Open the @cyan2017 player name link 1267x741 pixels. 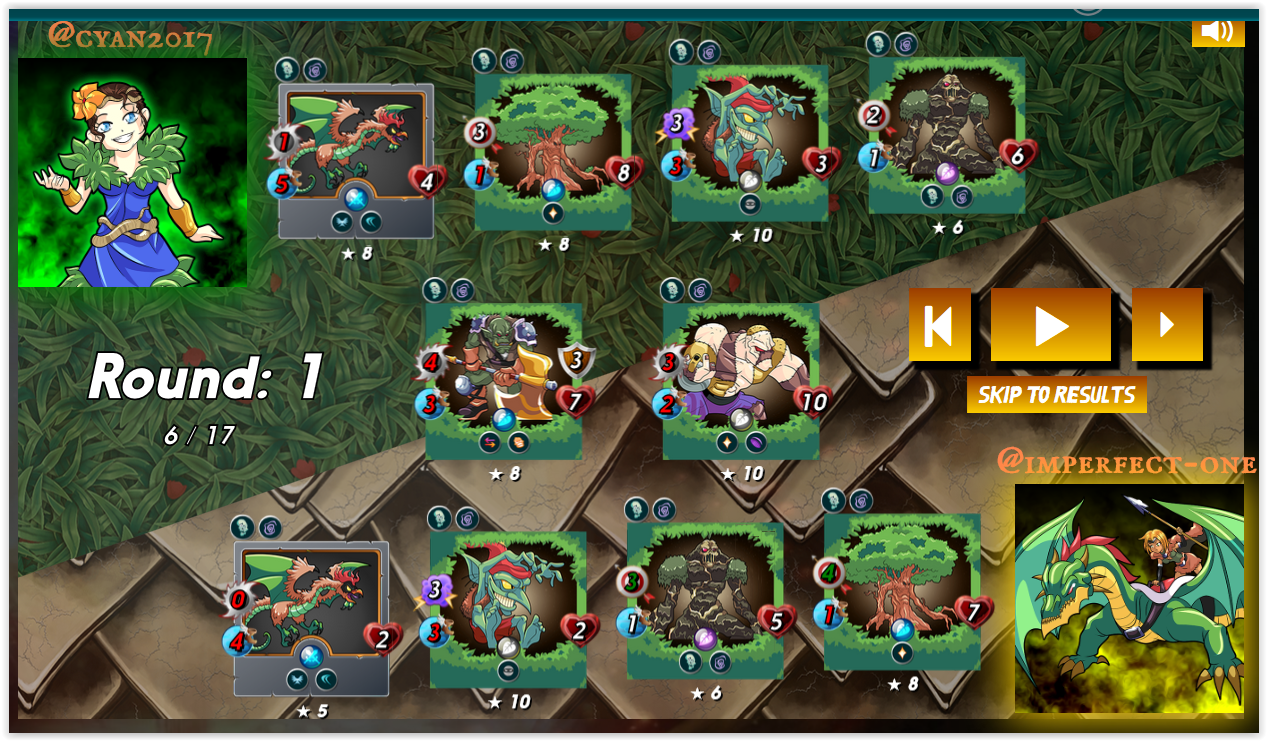(130, 37)
